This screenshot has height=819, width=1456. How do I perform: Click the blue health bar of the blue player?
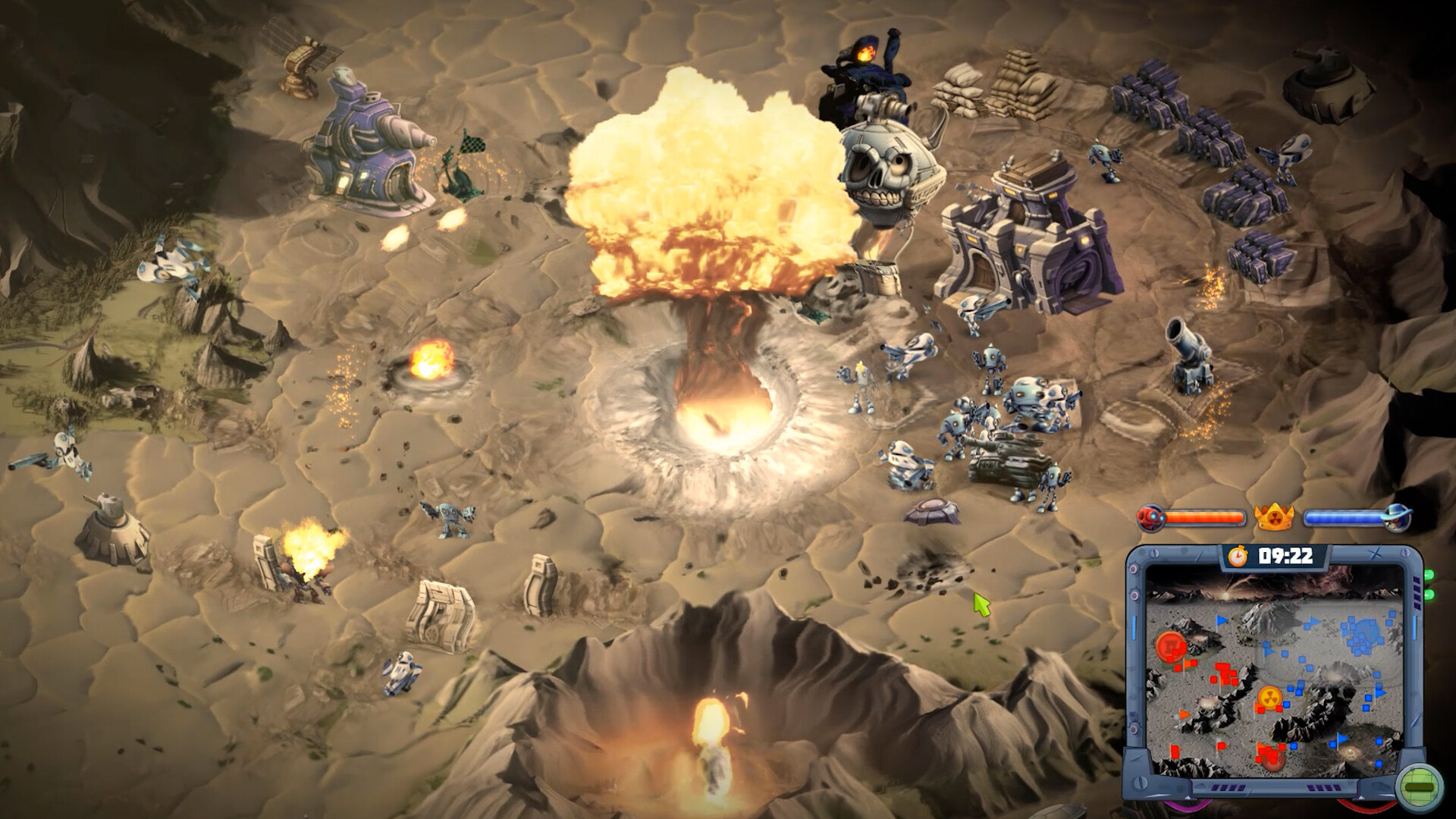(1344, 517)
